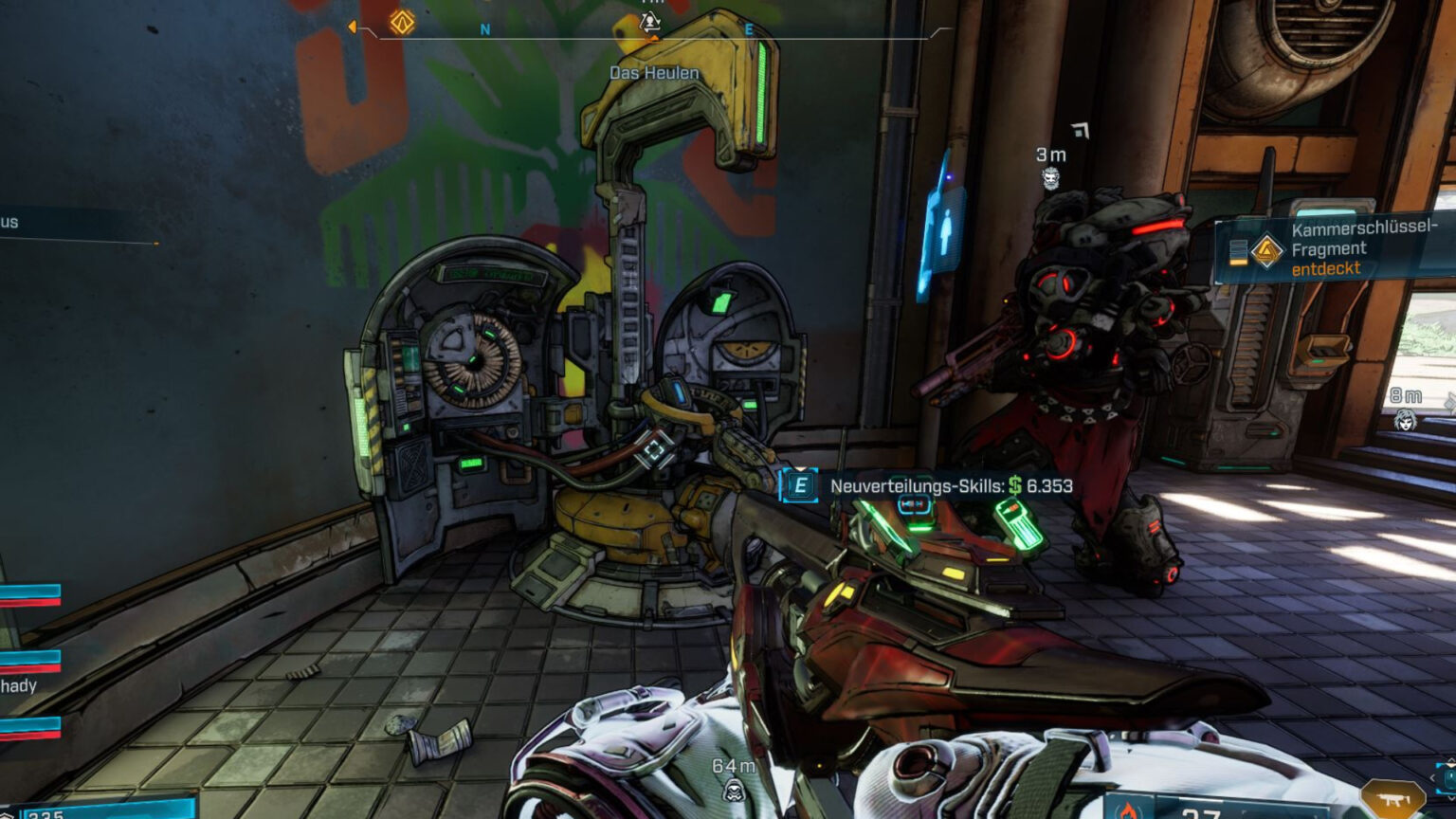Image resolution: width=1456 pixels, height=819 pixels.
Task: Click the left-pointing orange arrow on the compass
Action: (x=352, y=27)
